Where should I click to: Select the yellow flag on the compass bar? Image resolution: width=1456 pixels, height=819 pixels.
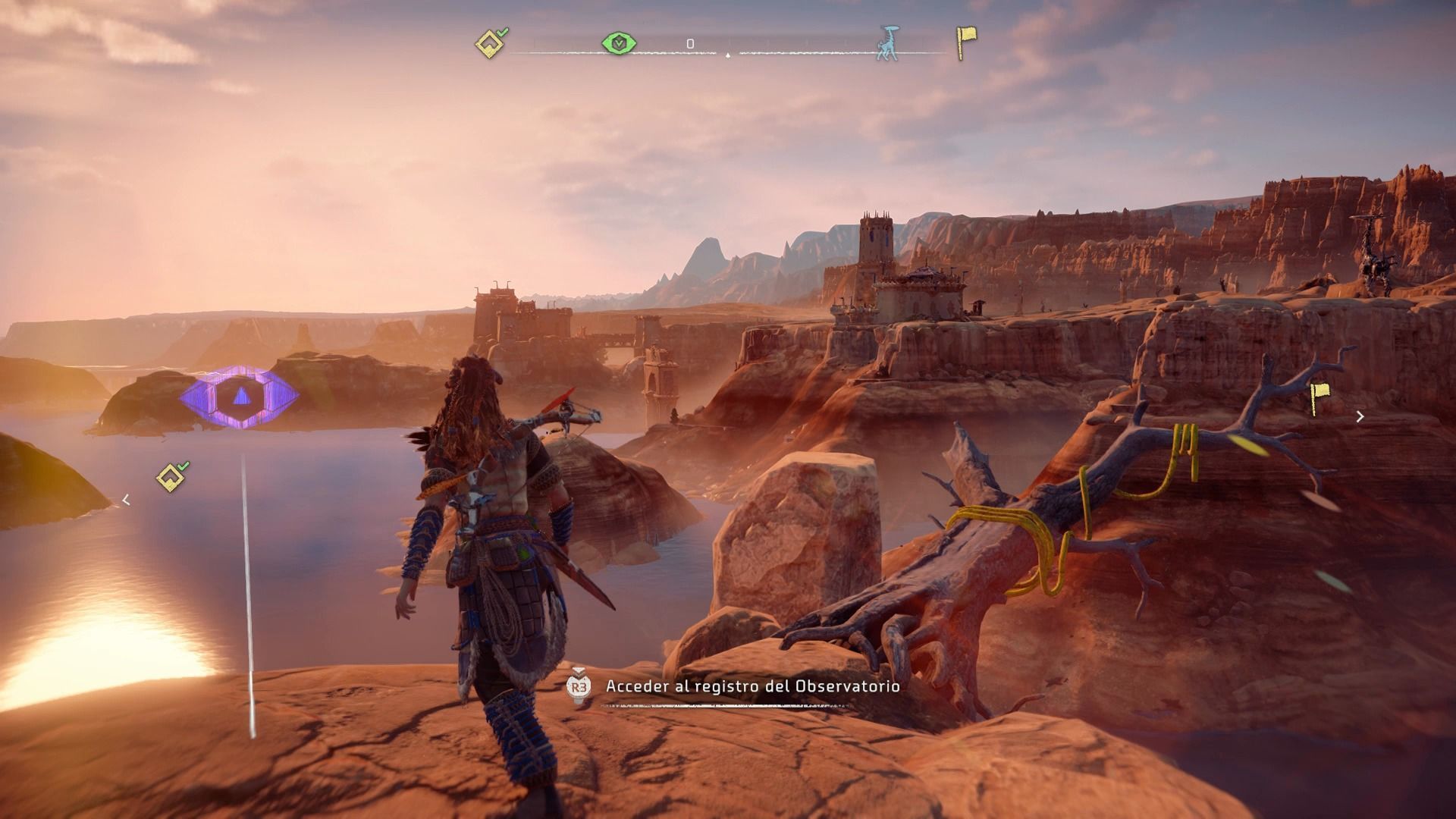[x=965, y=42]
